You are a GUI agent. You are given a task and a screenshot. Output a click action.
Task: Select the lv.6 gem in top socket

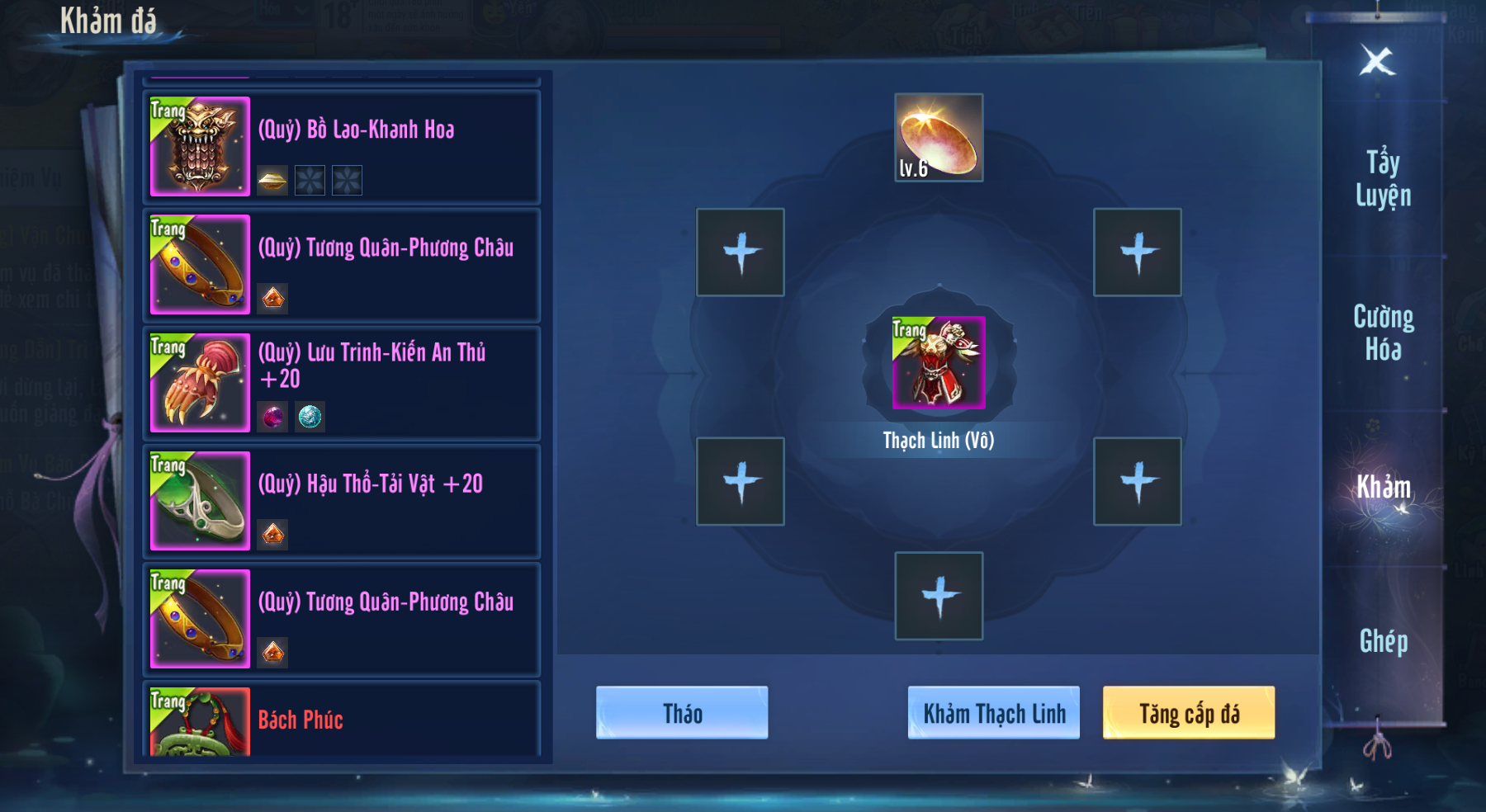click(939, 138)
